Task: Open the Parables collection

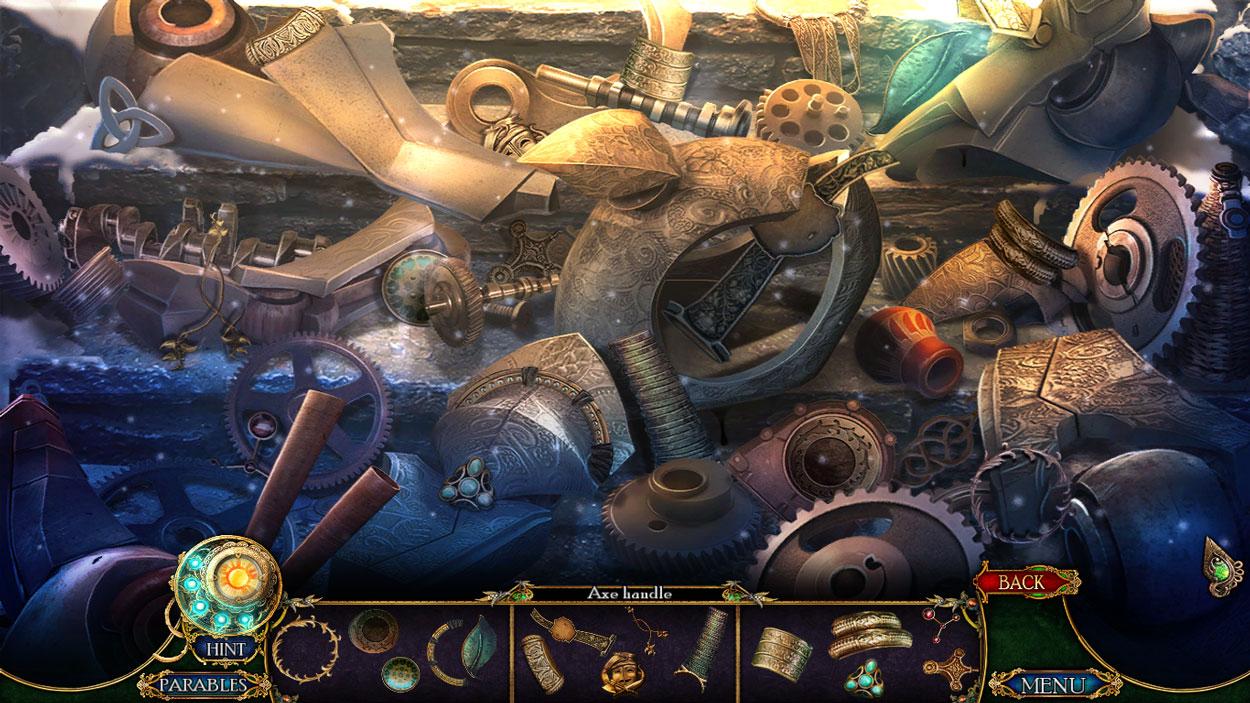Action: point(205,685)
